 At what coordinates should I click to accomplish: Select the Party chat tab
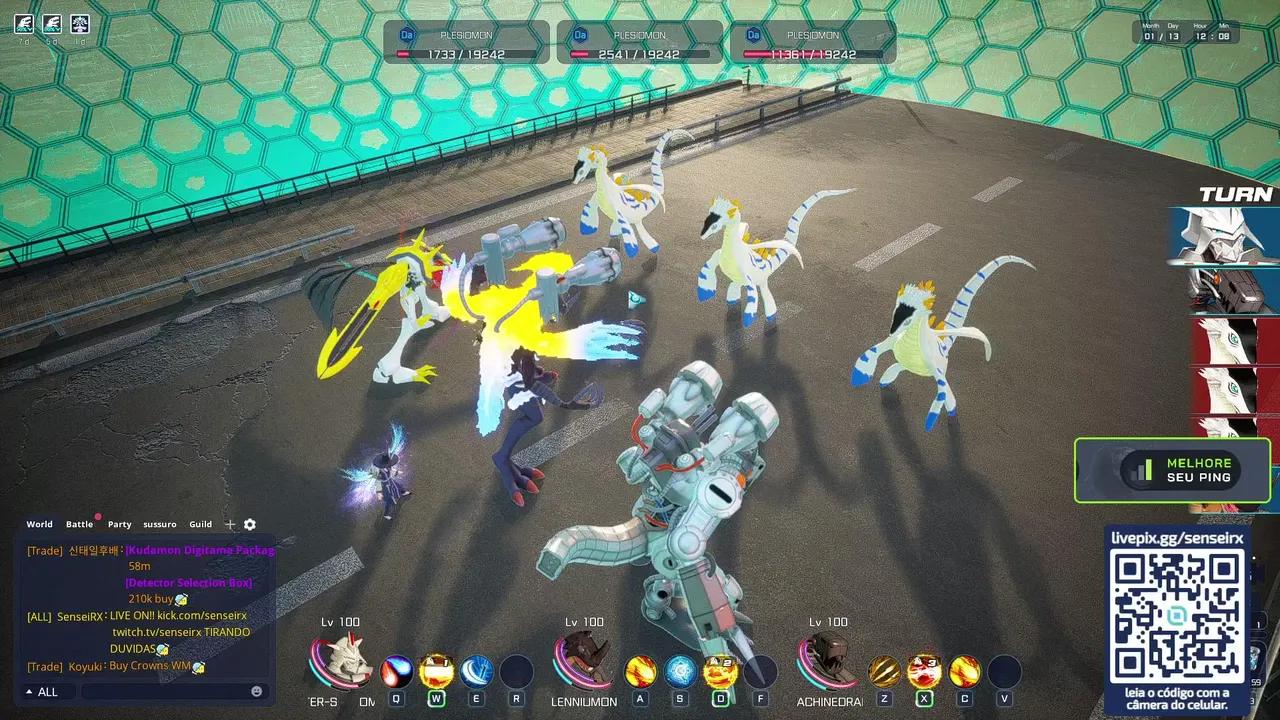click(120, 524)
